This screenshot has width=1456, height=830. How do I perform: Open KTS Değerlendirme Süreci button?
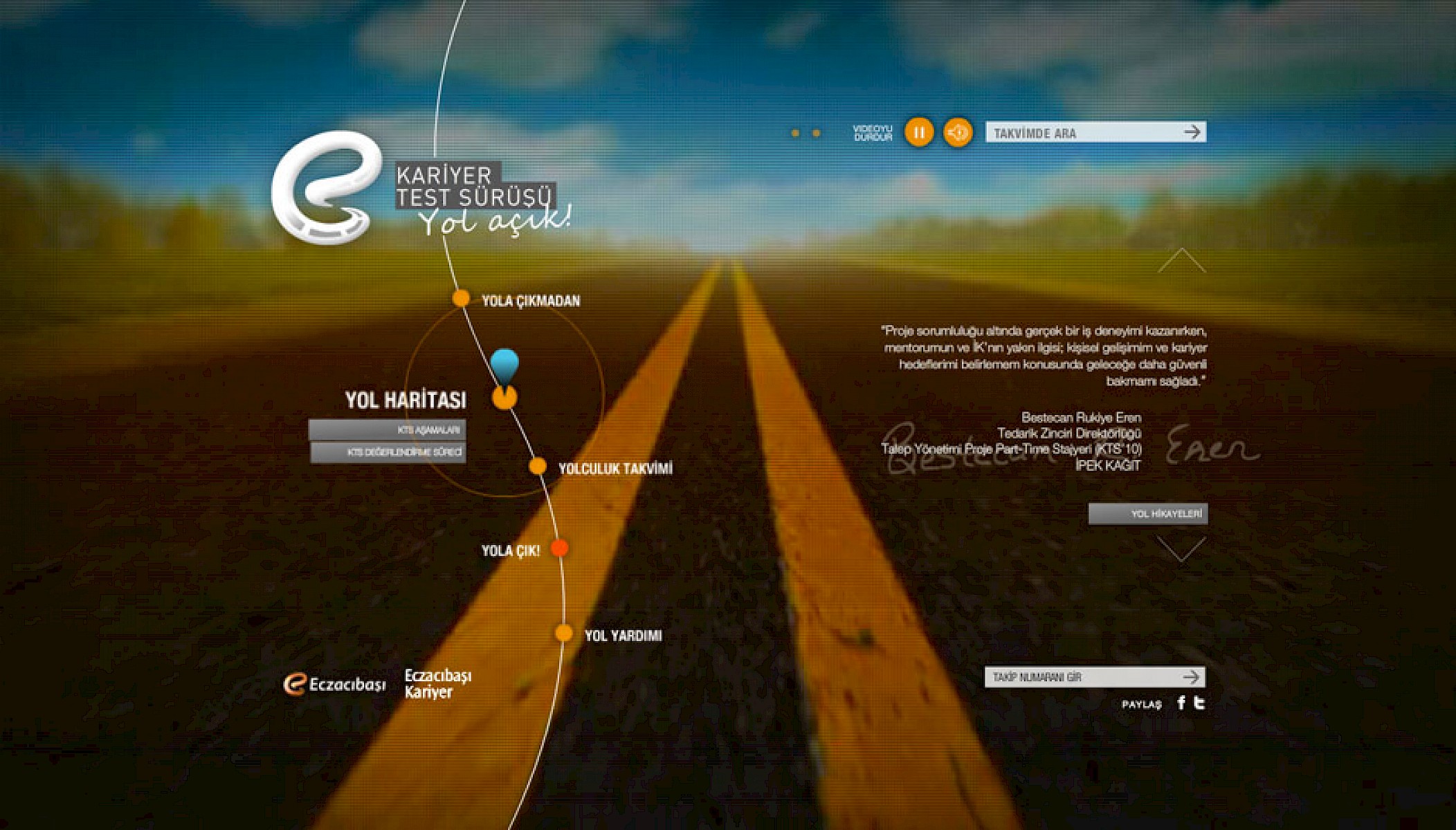[x=388, y=452]
